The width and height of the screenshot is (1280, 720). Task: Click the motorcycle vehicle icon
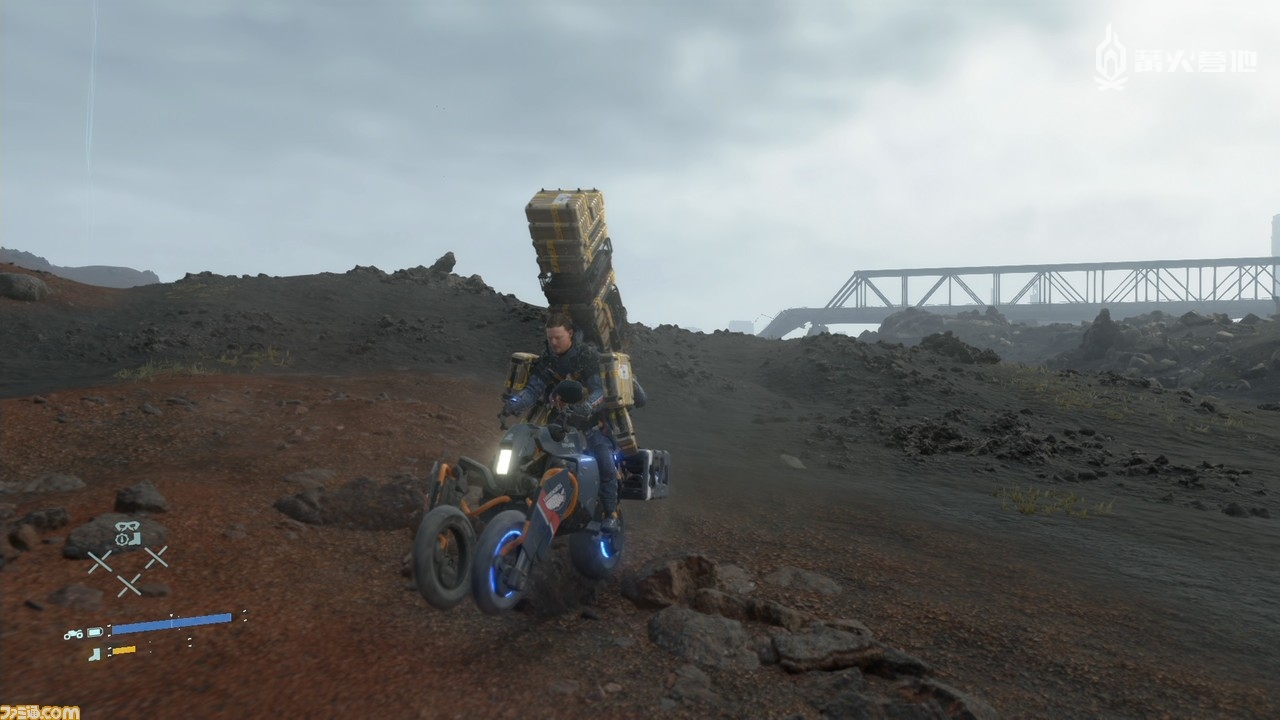click(x=73, y=633)
